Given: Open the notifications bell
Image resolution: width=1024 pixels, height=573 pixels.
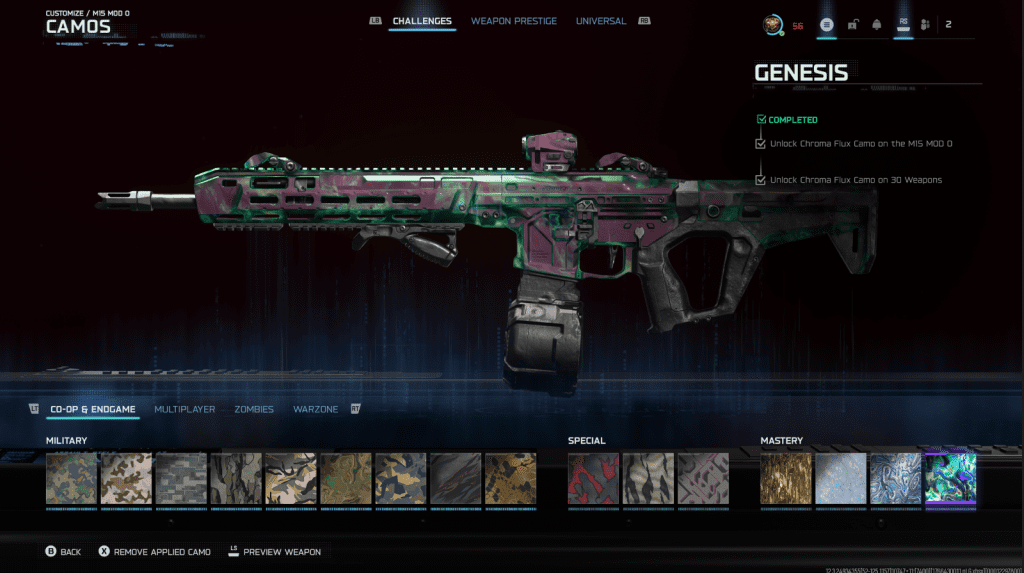Looking at the screenshot, I should coord(877,25).
